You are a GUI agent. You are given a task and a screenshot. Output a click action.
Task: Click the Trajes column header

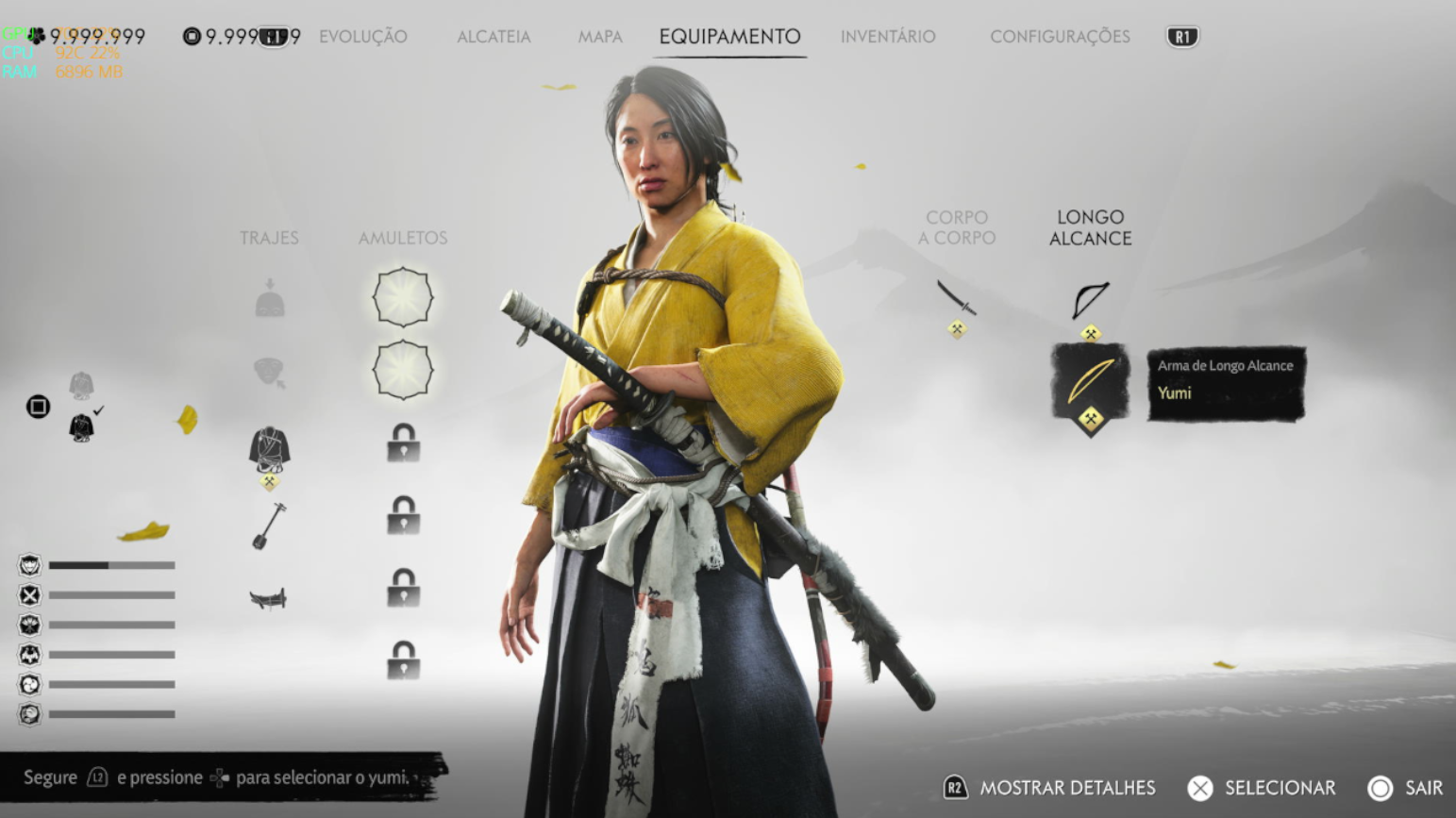coord(269,238)
